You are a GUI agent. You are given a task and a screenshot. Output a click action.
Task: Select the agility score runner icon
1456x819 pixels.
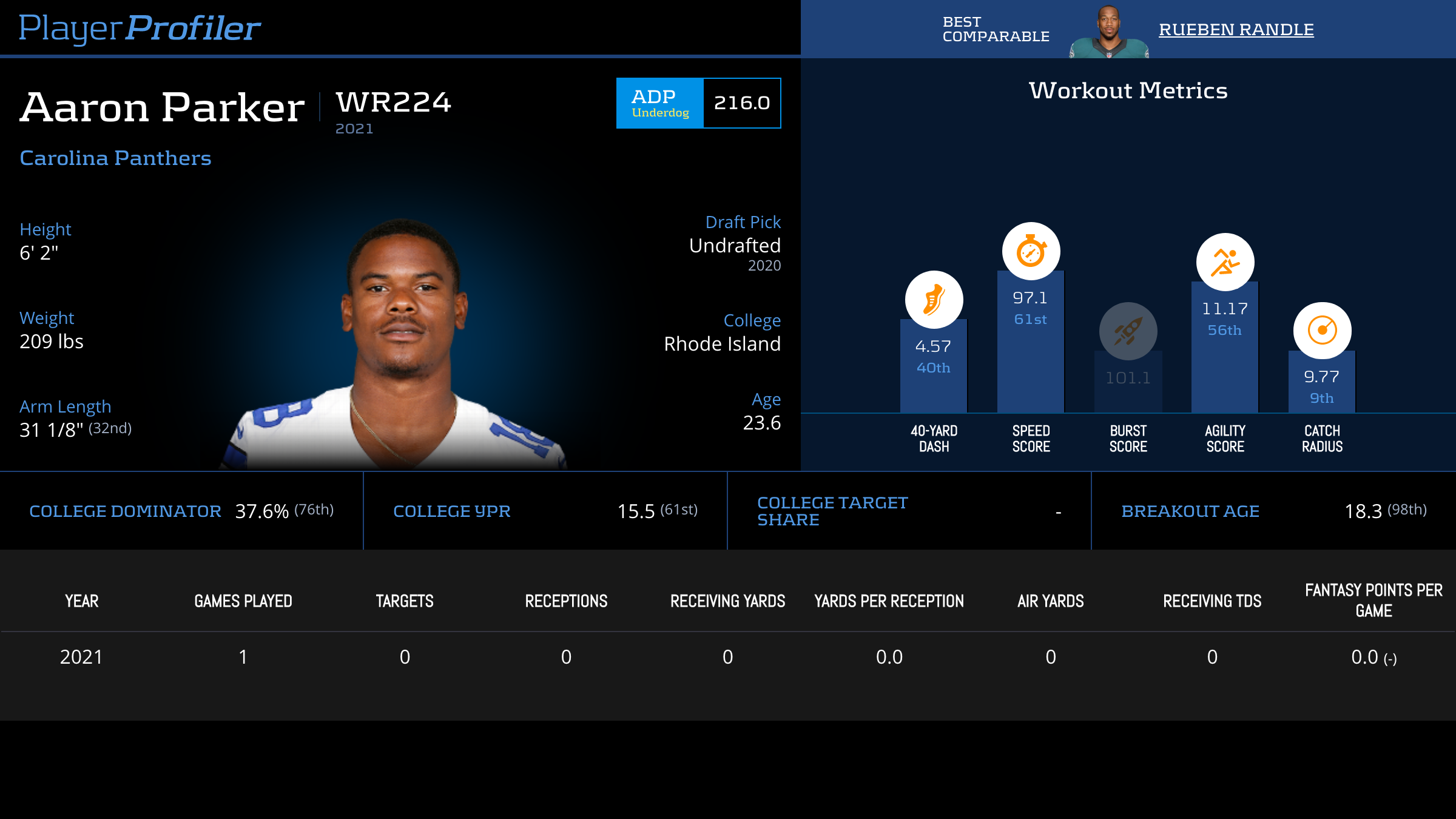[1225, 262]
